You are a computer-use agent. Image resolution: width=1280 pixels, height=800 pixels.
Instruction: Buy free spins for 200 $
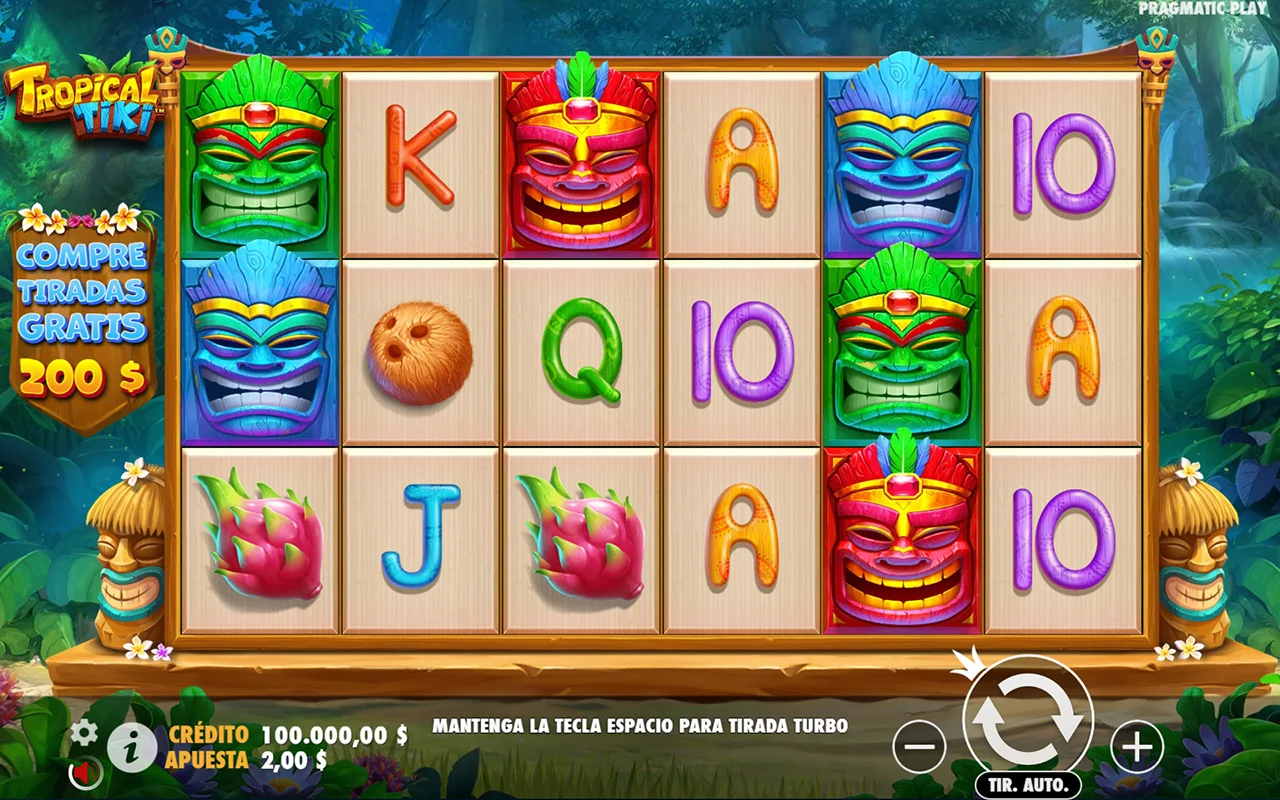[82, 317]
